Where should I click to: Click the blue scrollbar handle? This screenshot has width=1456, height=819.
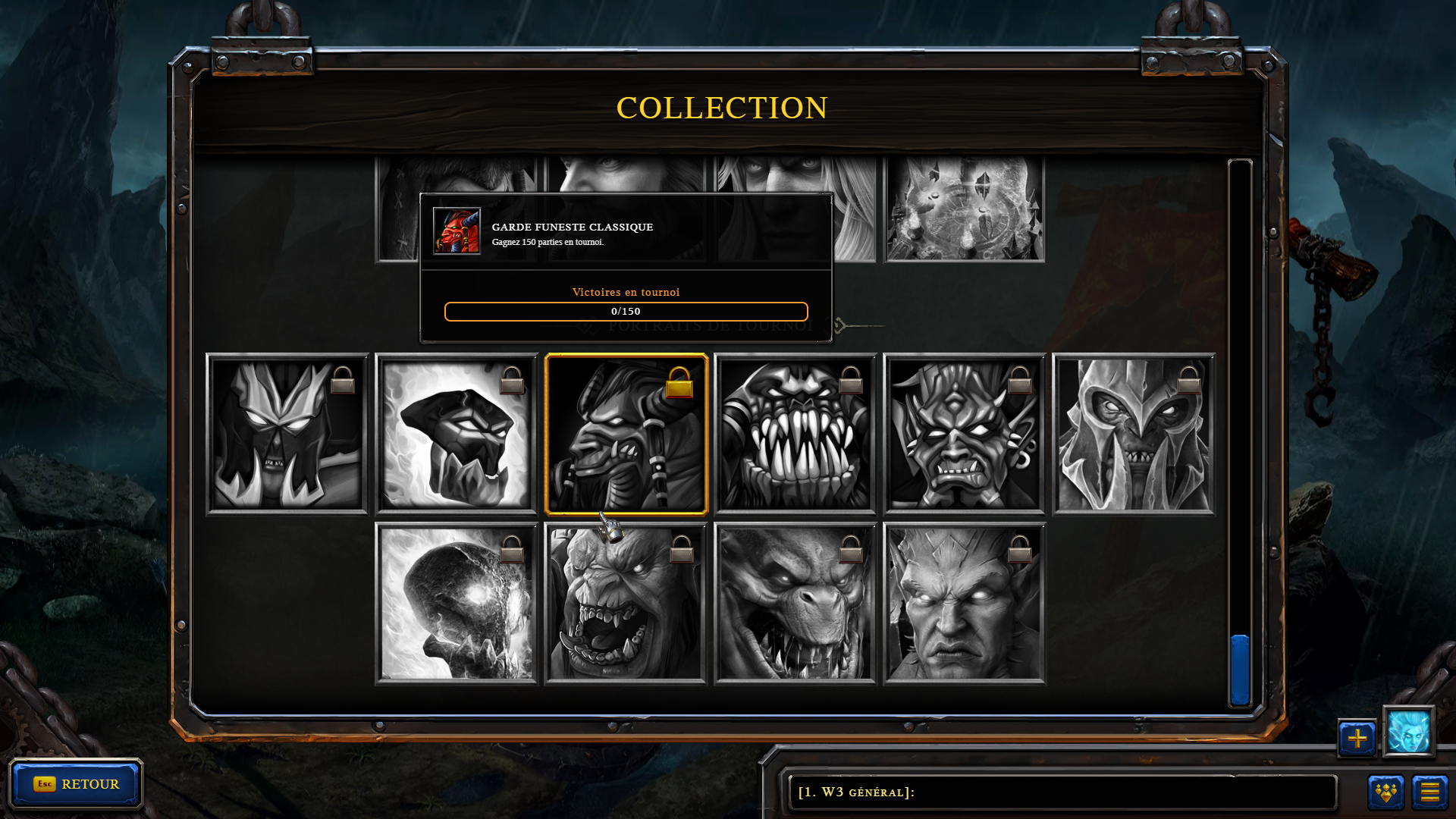point(1240,670)
